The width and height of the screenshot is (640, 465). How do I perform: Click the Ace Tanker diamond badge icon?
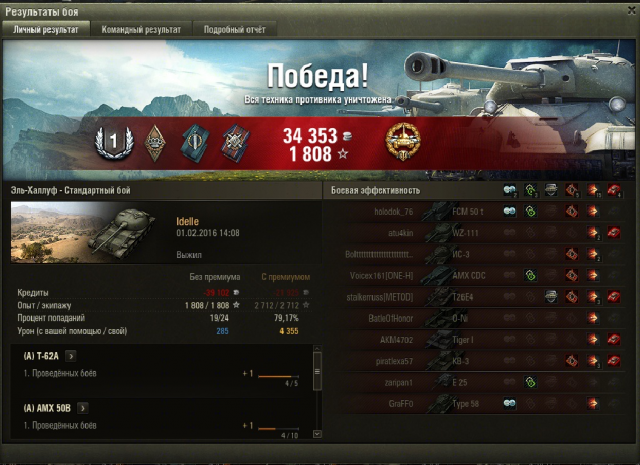click(155, 141)
